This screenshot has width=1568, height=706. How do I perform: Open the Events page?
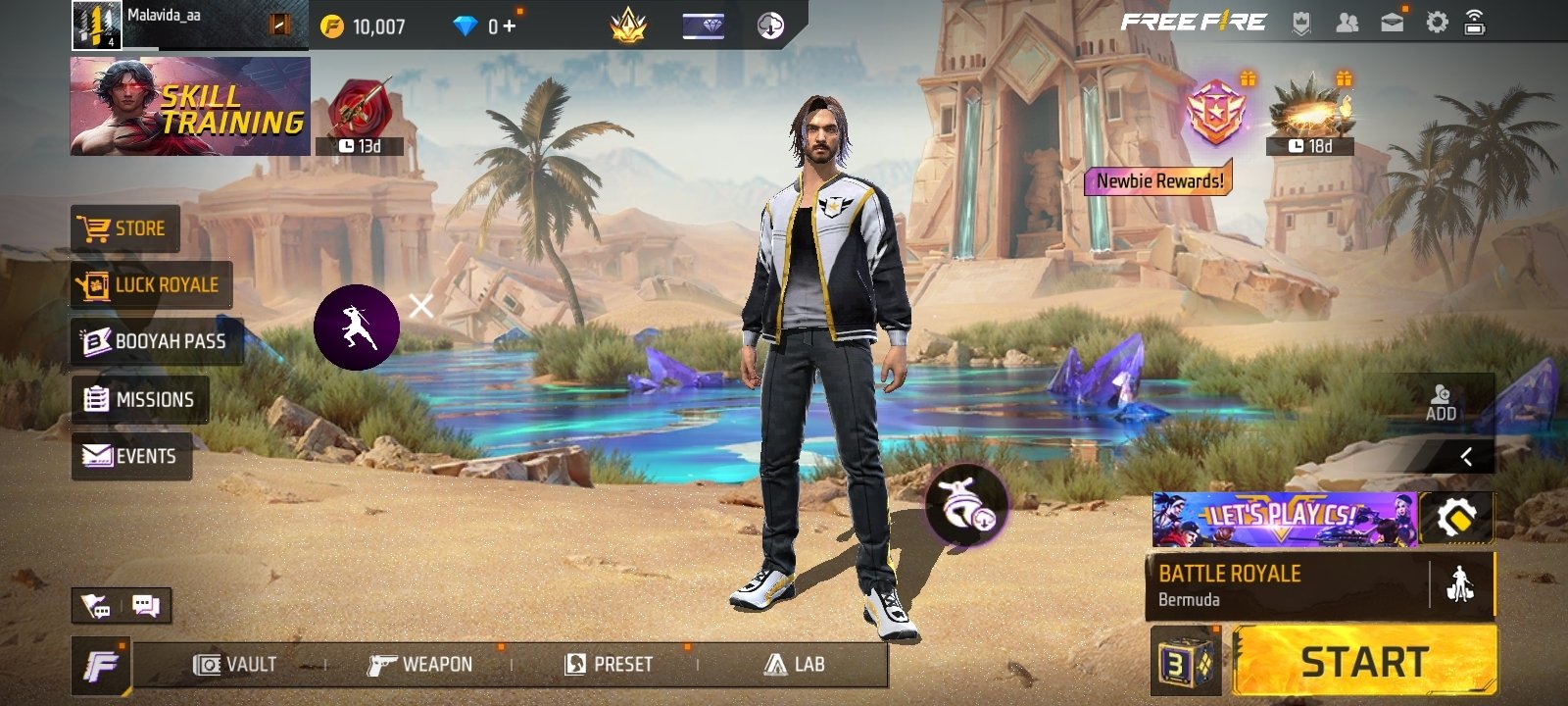tap(130, 456)
